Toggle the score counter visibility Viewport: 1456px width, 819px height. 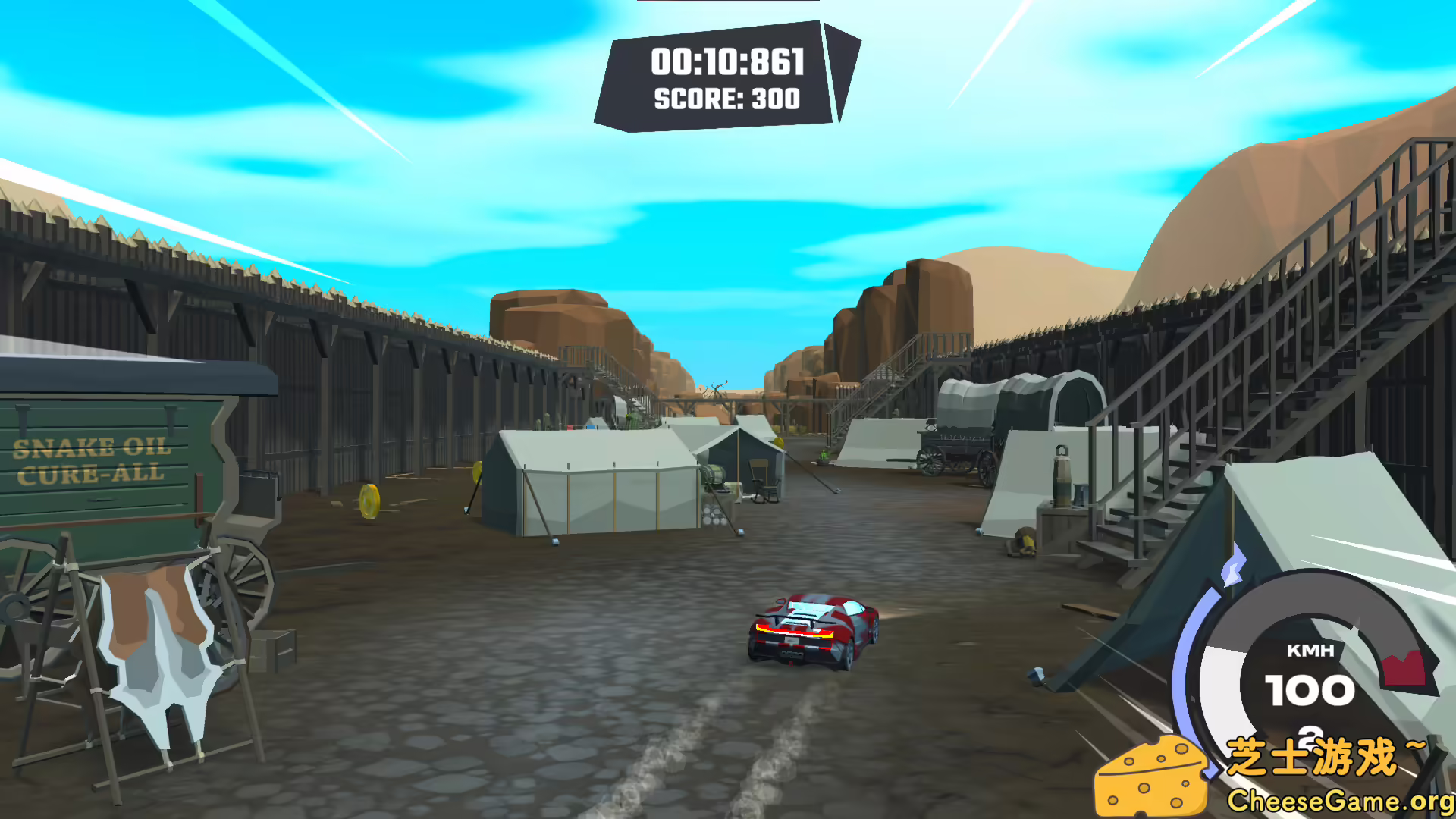[x=726, y=99]
